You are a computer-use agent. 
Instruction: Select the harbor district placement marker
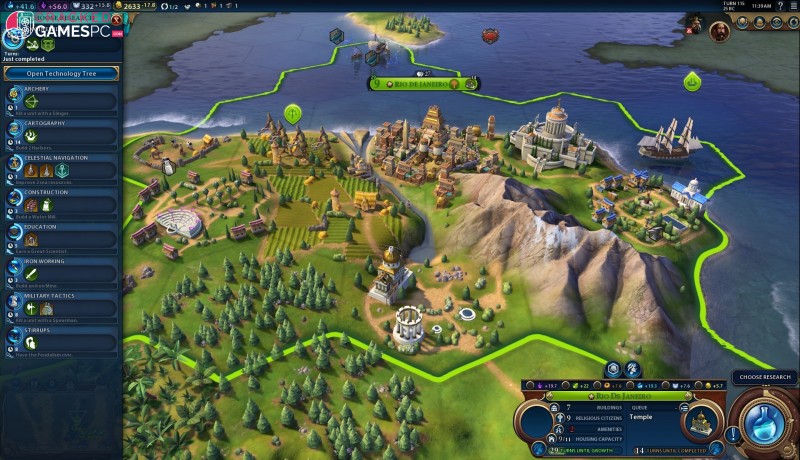click(691, 80)
